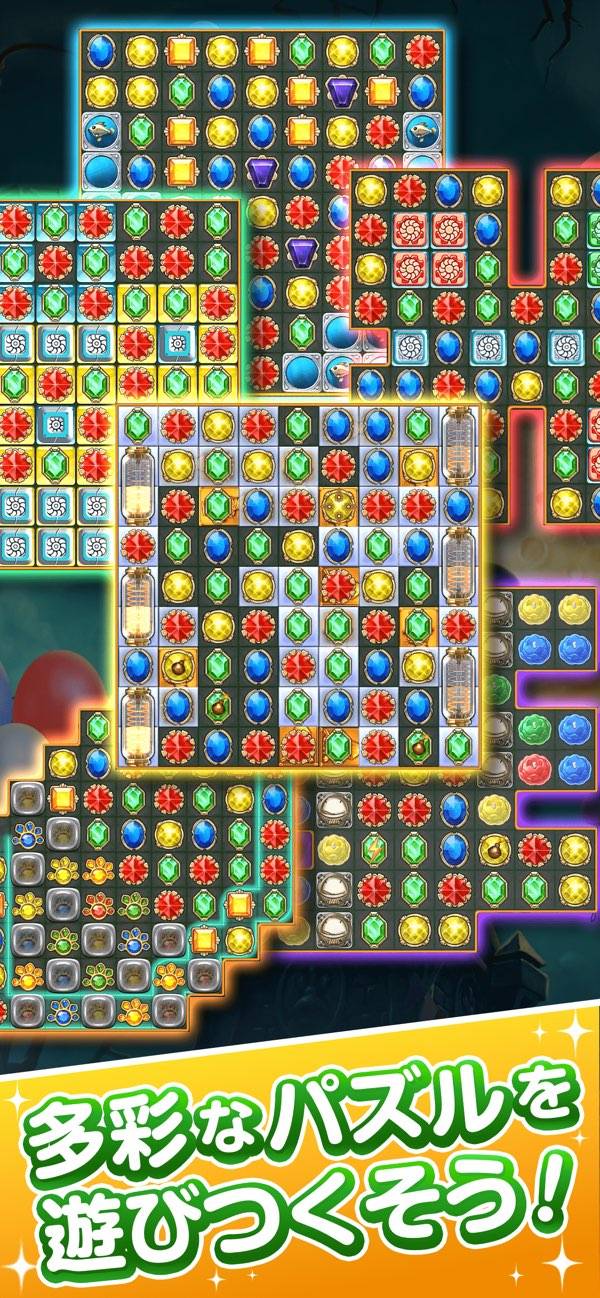
Task: Select the green gem with lightning bolt
Action: point(372,848)
